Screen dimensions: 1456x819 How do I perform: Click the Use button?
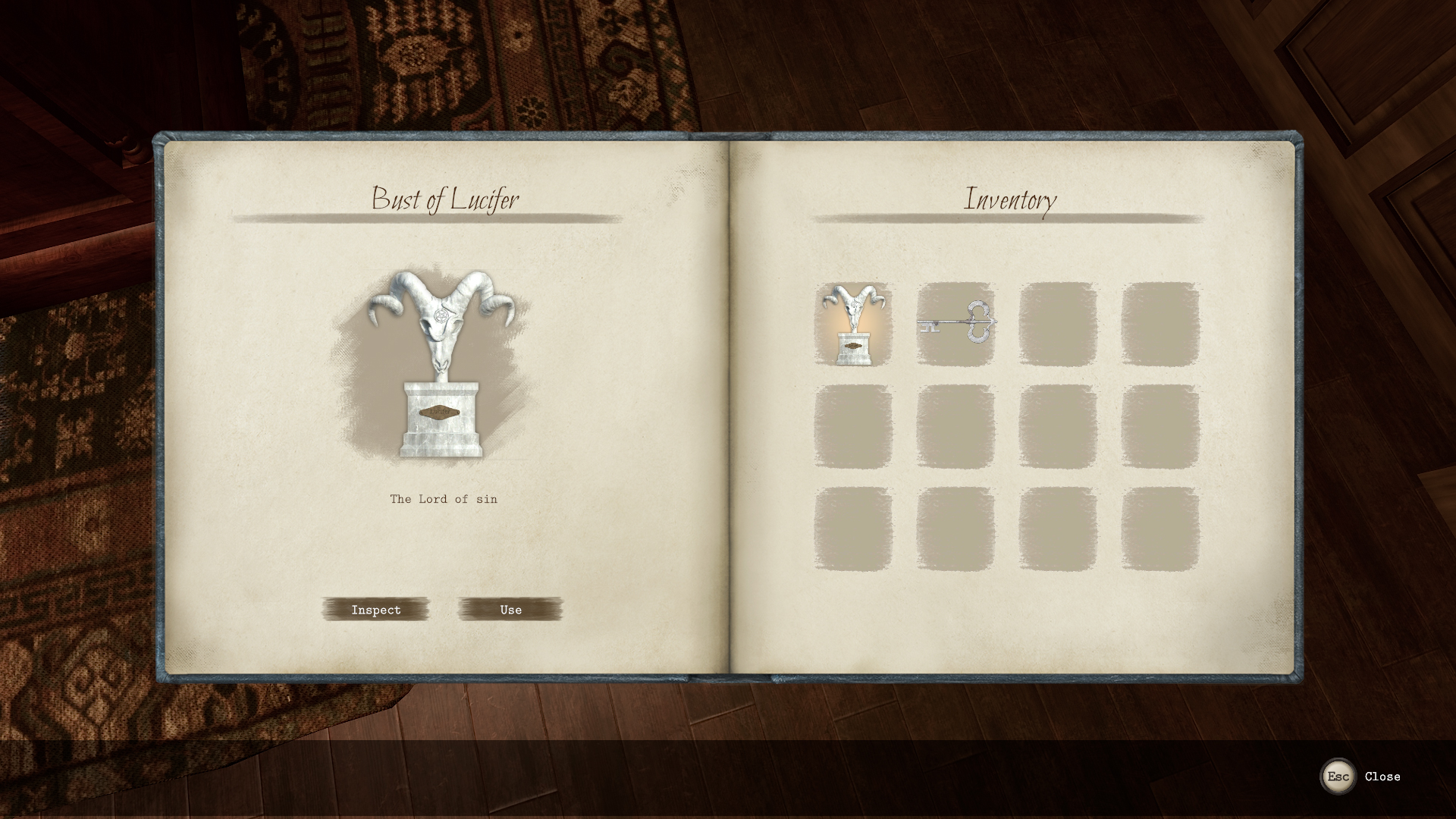pyautogui.click(x=510, y=610)
